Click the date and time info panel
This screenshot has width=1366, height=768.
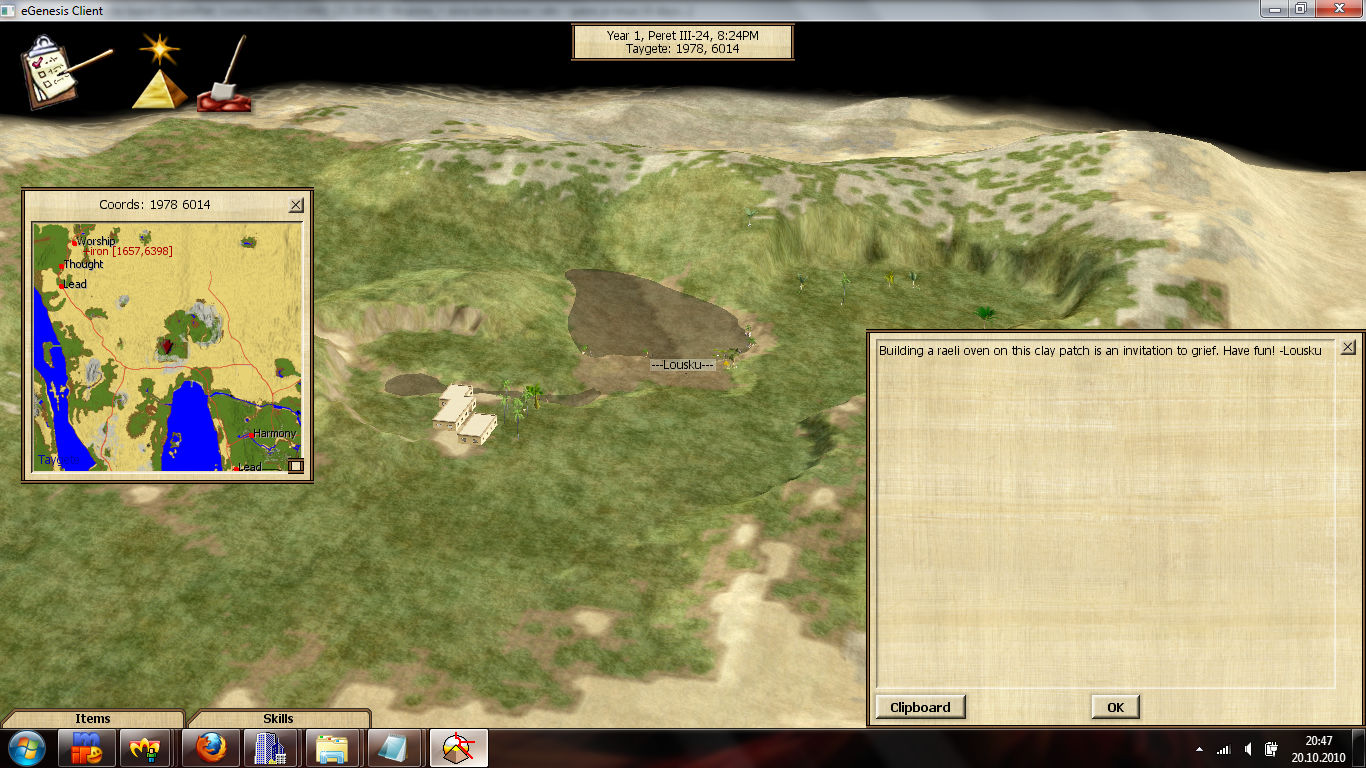[x=683, y=42]
